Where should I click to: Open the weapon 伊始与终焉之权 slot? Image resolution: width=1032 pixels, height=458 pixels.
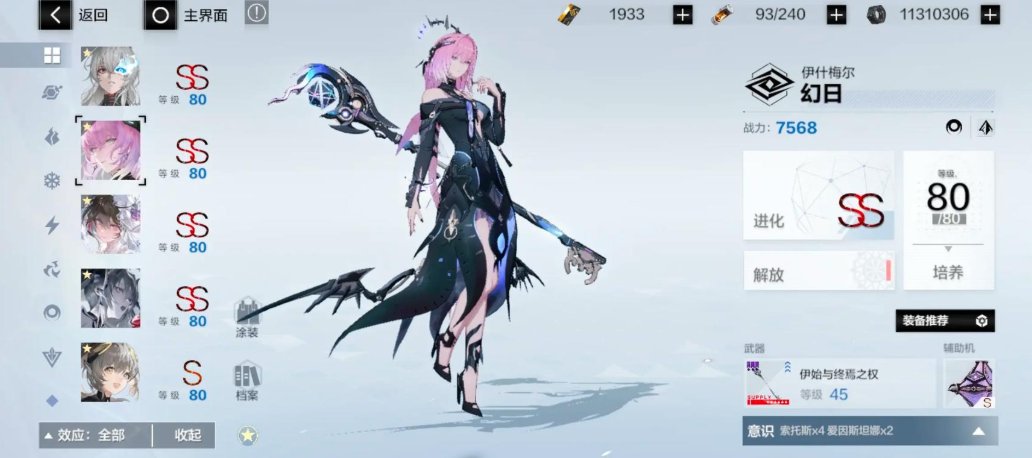838,384
